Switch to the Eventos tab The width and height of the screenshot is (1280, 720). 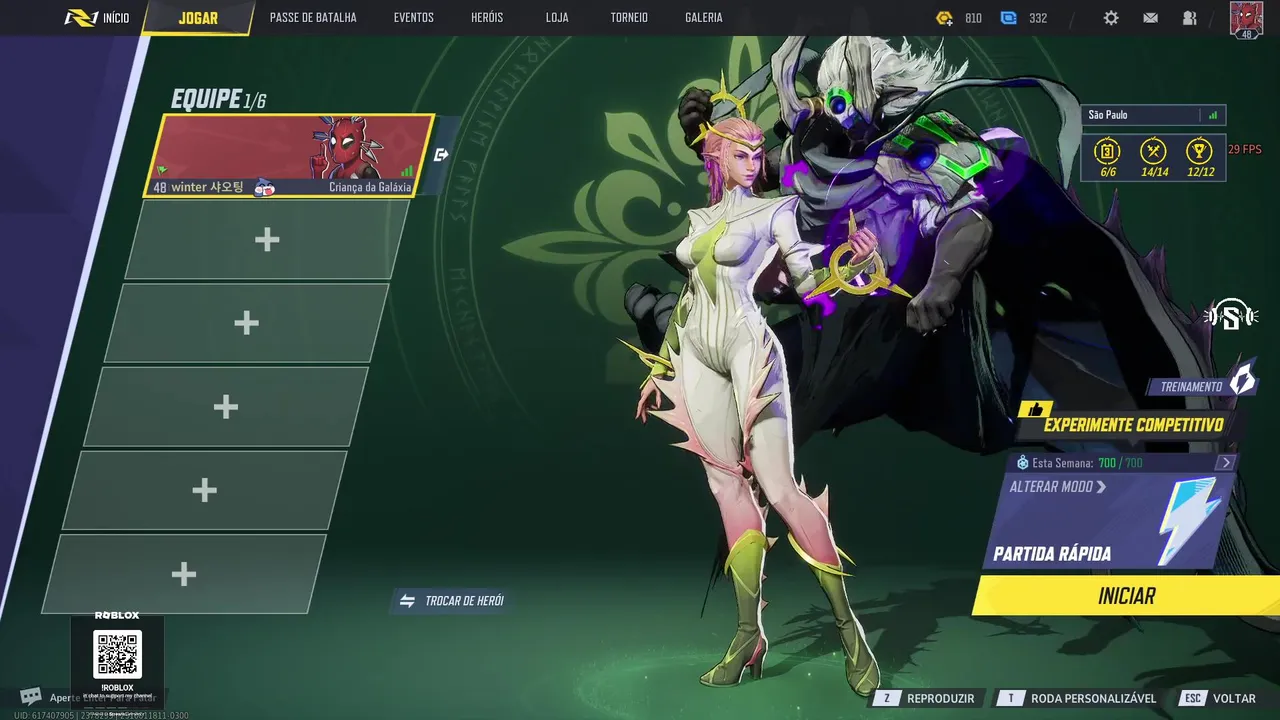(413, 18)
